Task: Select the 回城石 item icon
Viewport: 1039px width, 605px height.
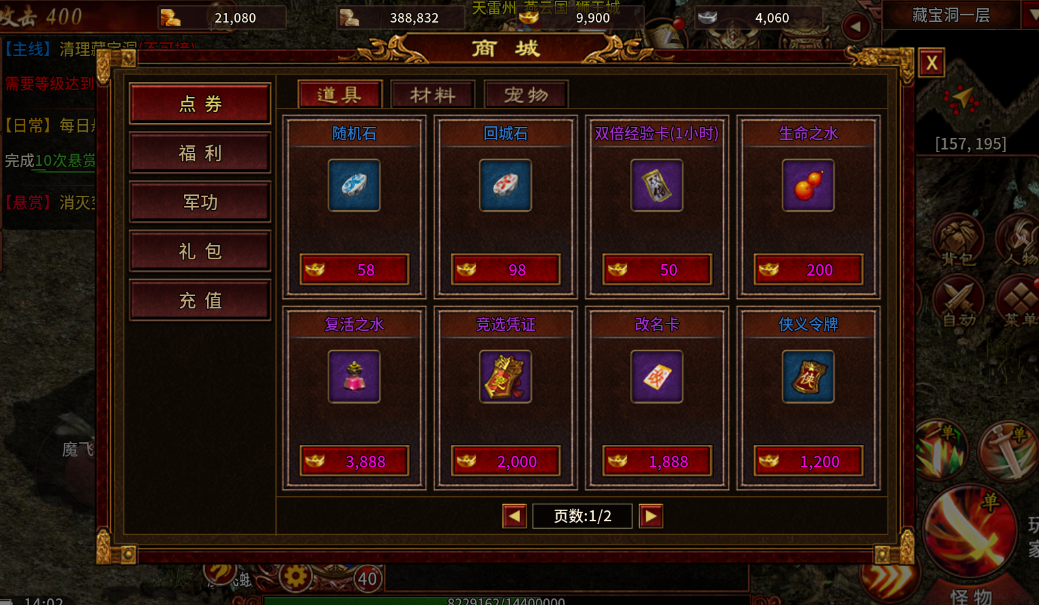Action: click(x=505, y=185)
